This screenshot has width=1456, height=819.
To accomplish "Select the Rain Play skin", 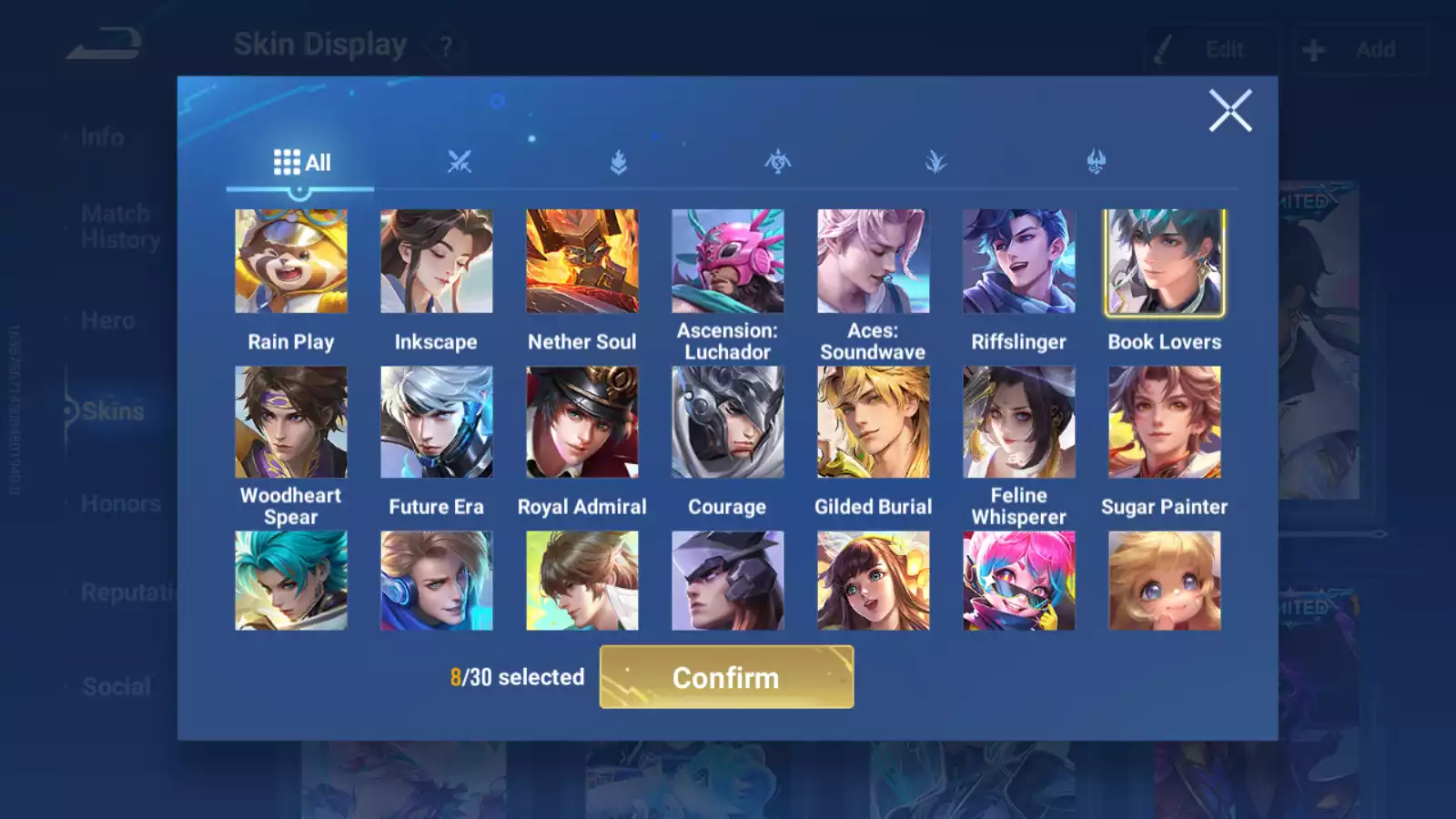I will click(291, 261).
